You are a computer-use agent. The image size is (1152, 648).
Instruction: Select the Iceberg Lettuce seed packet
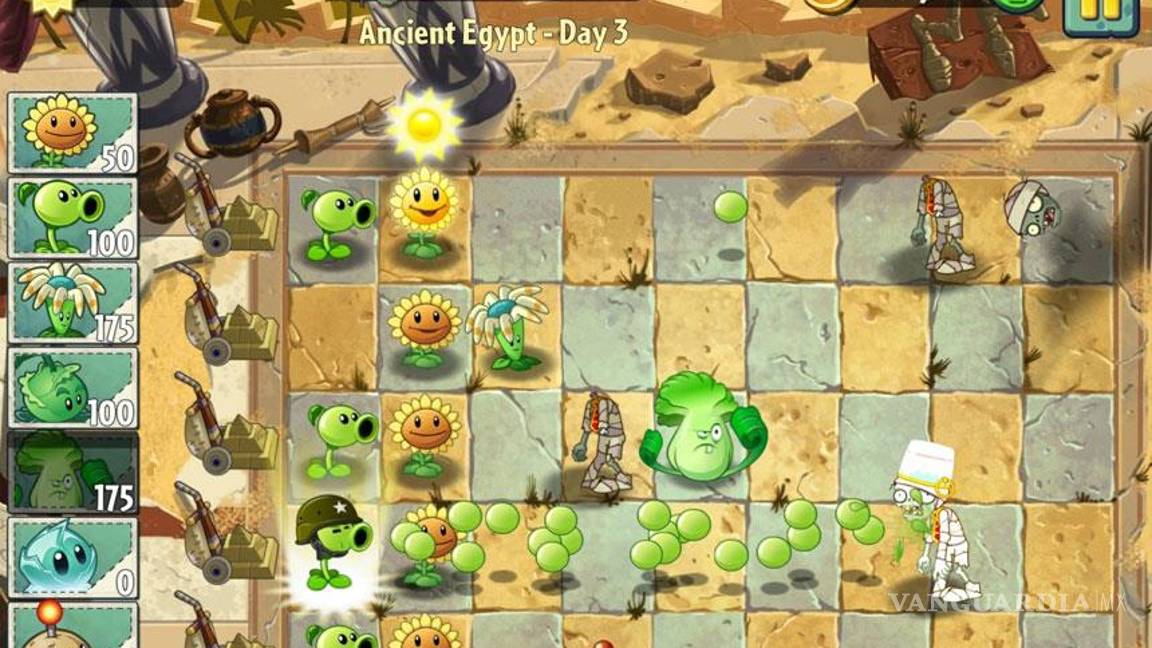(x=72, y=557)
